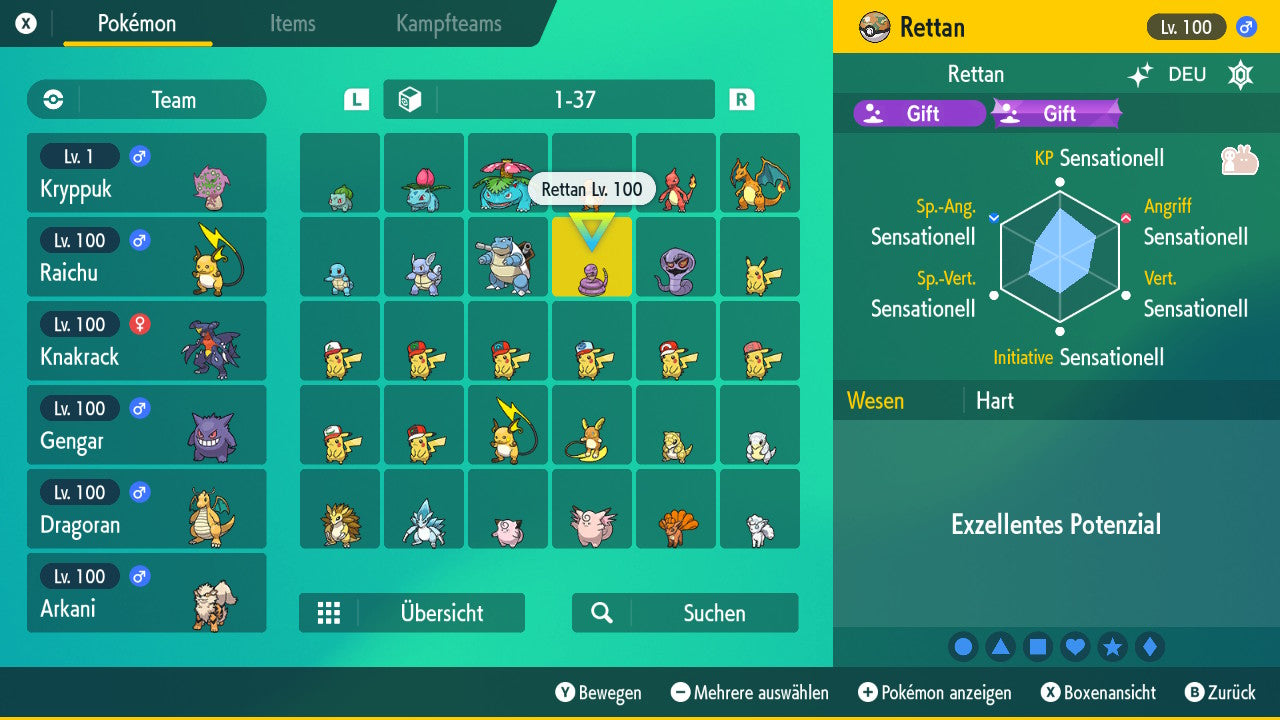Toggle the diamond marking for Rettan

1150,646
